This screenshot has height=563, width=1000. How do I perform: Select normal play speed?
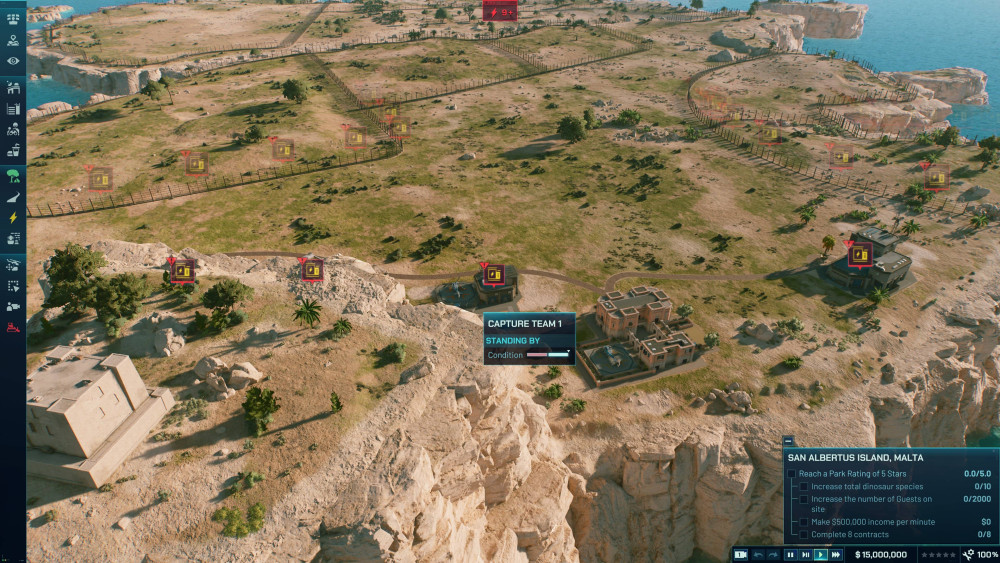(x=821, y=554)
